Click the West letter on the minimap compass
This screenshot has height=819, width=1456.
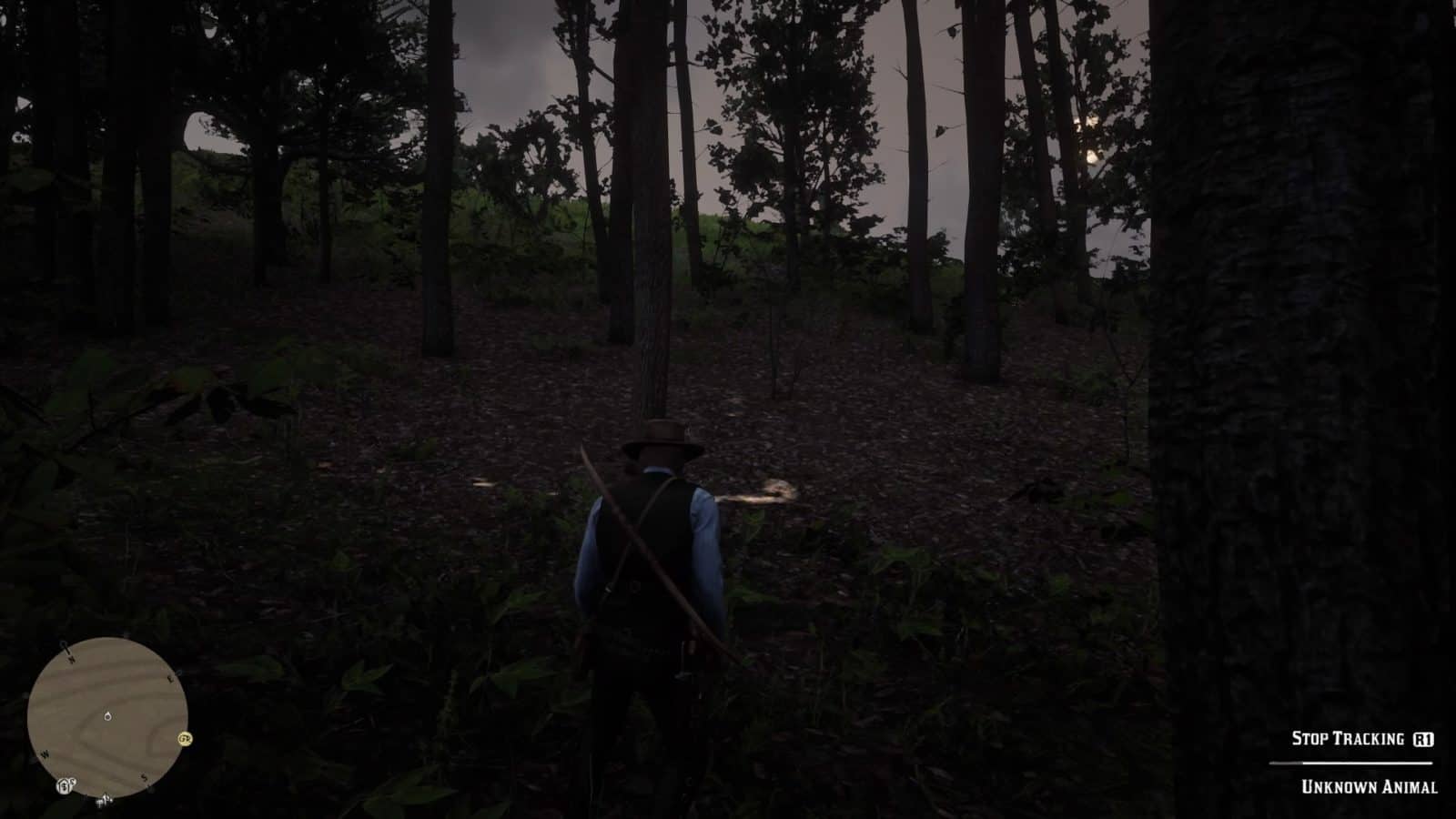click(x=45, y=754)
